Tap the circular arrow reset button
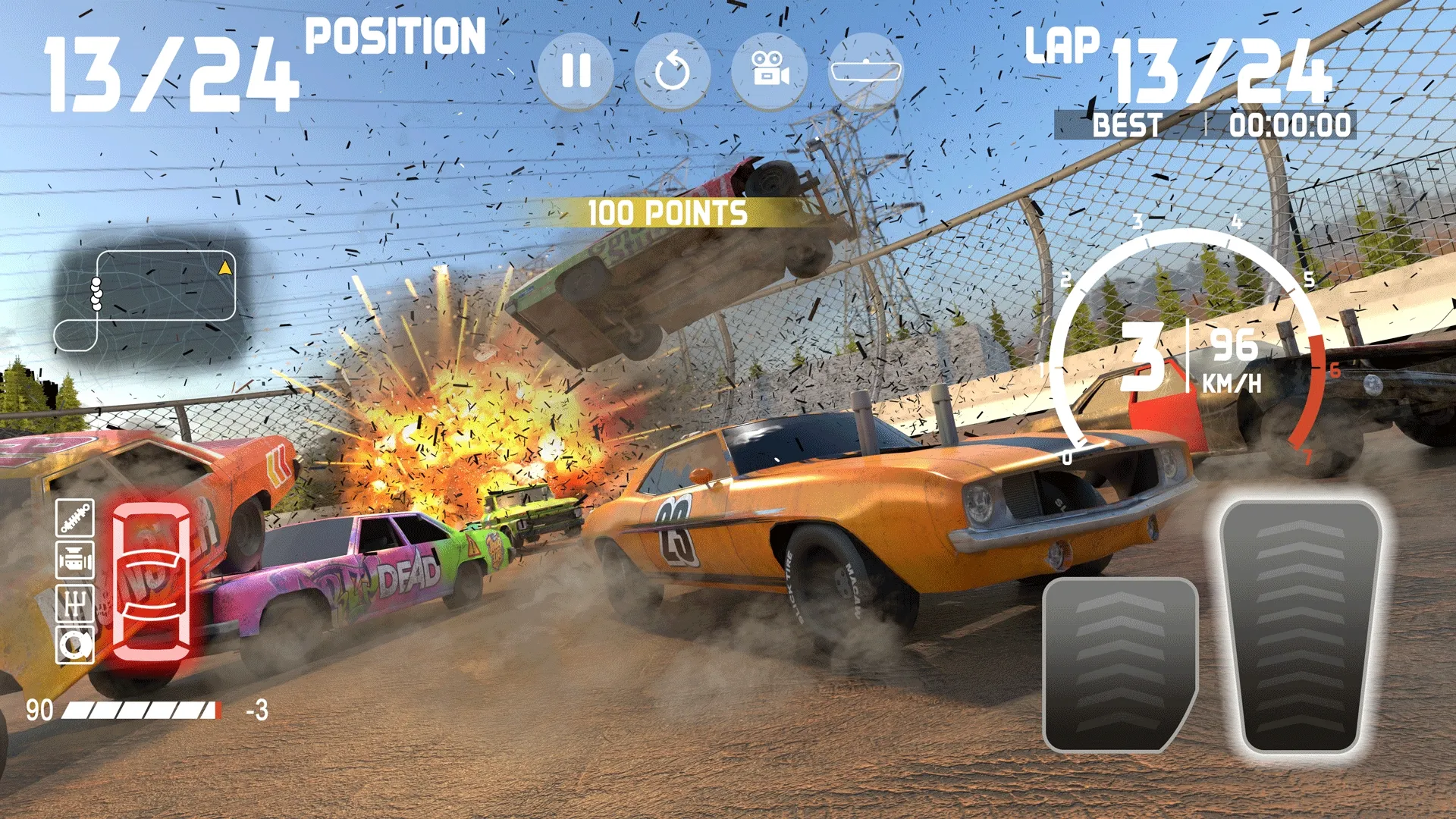 pyautogui.click(x=672, y=71)
